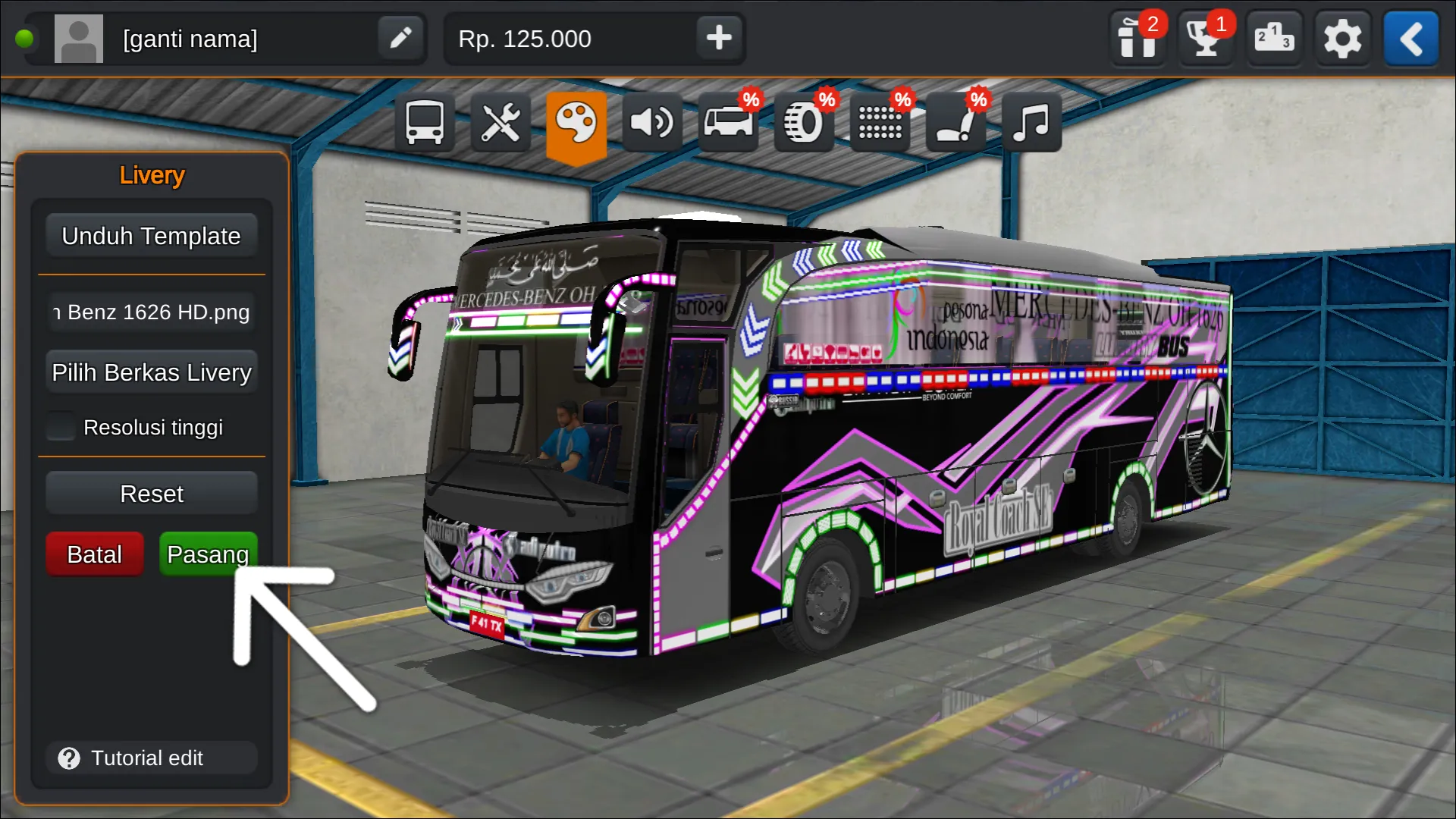The width and height of the screenshot is (1456, 819).
Task: Switch to the bus selection tab
Action: pos(424,123)
